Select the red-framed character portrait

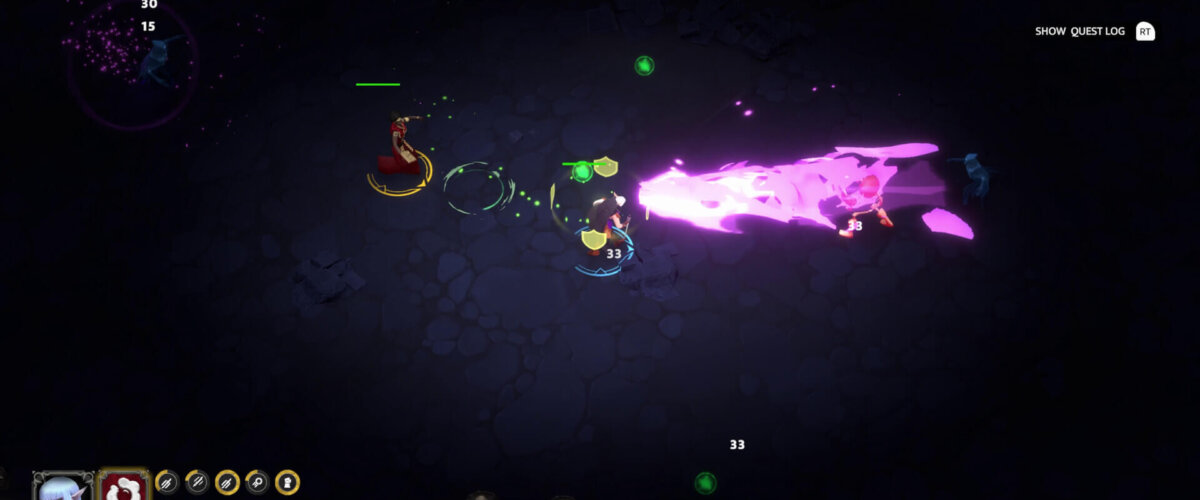pos(124,488)
